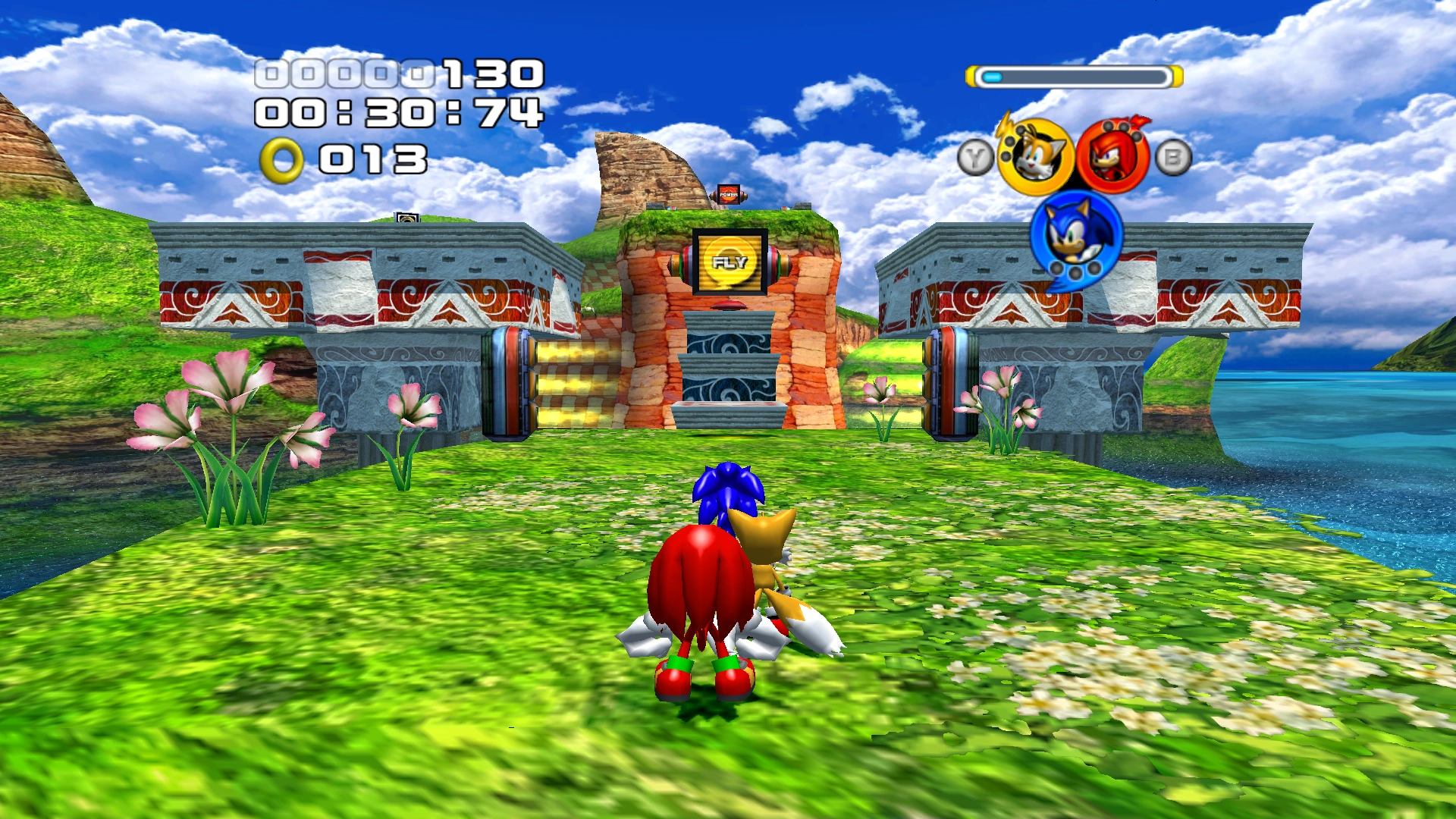
Task: Switch to the Knuckles character portrait
Action: click(x=1112, y=157)
